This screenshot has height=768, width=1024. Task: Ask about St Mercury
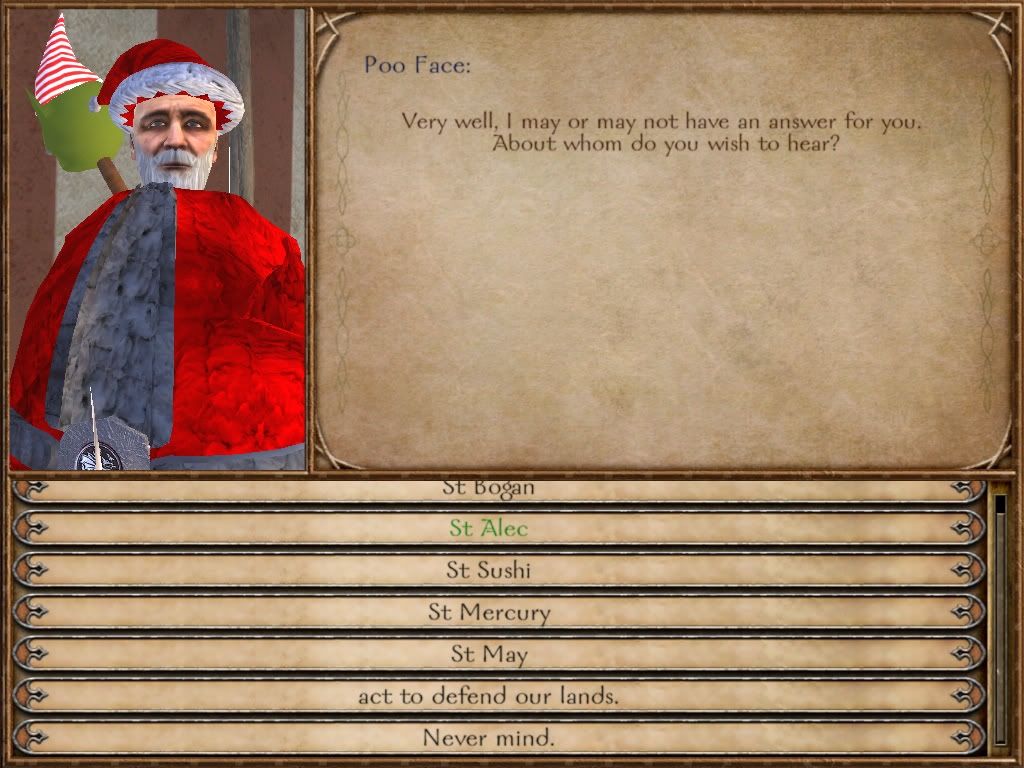(x=488, y=612)
